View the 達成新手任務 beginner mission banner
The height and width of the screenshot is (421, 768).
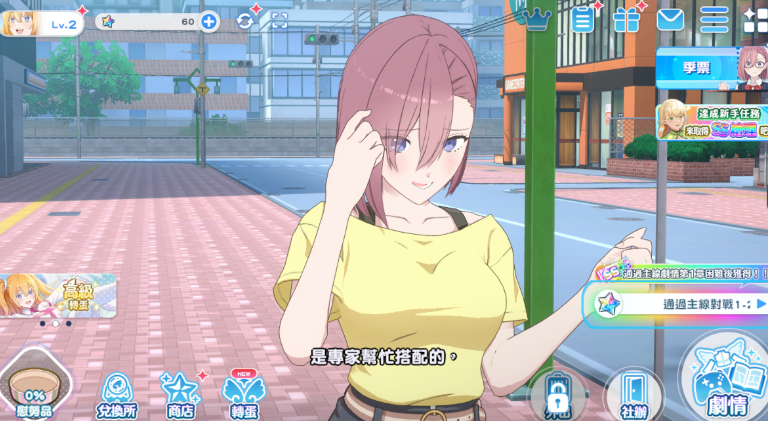[x=712, y=124]
